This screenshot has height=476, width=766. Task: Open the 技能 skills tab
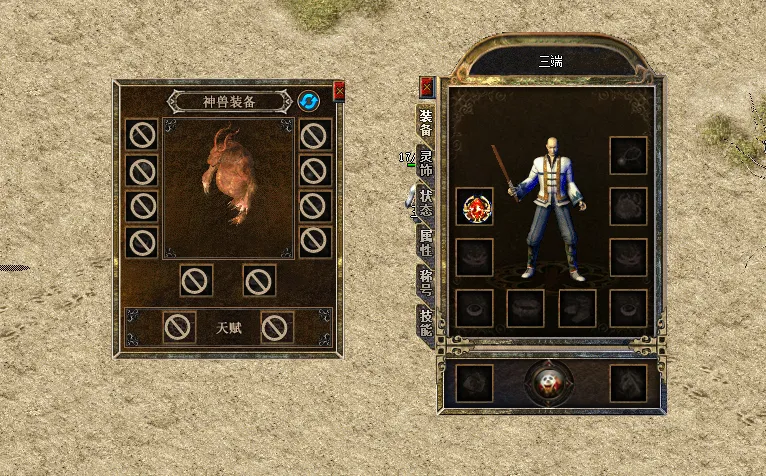[x=426, y=321]
